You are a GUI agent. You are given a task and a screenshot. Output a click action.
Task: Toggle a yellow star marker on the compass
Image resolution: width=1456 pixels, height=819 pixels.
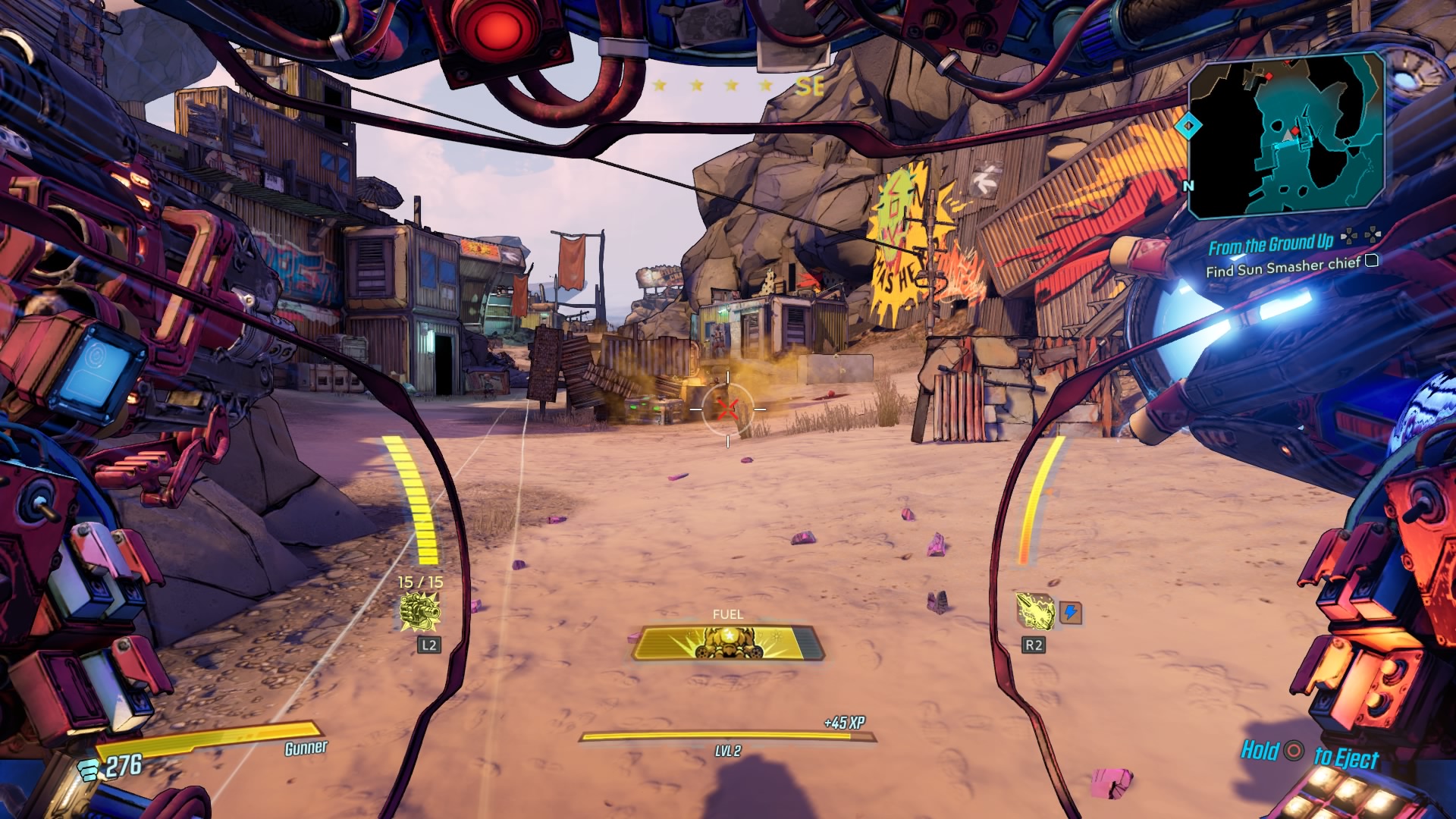coord(696,86)
